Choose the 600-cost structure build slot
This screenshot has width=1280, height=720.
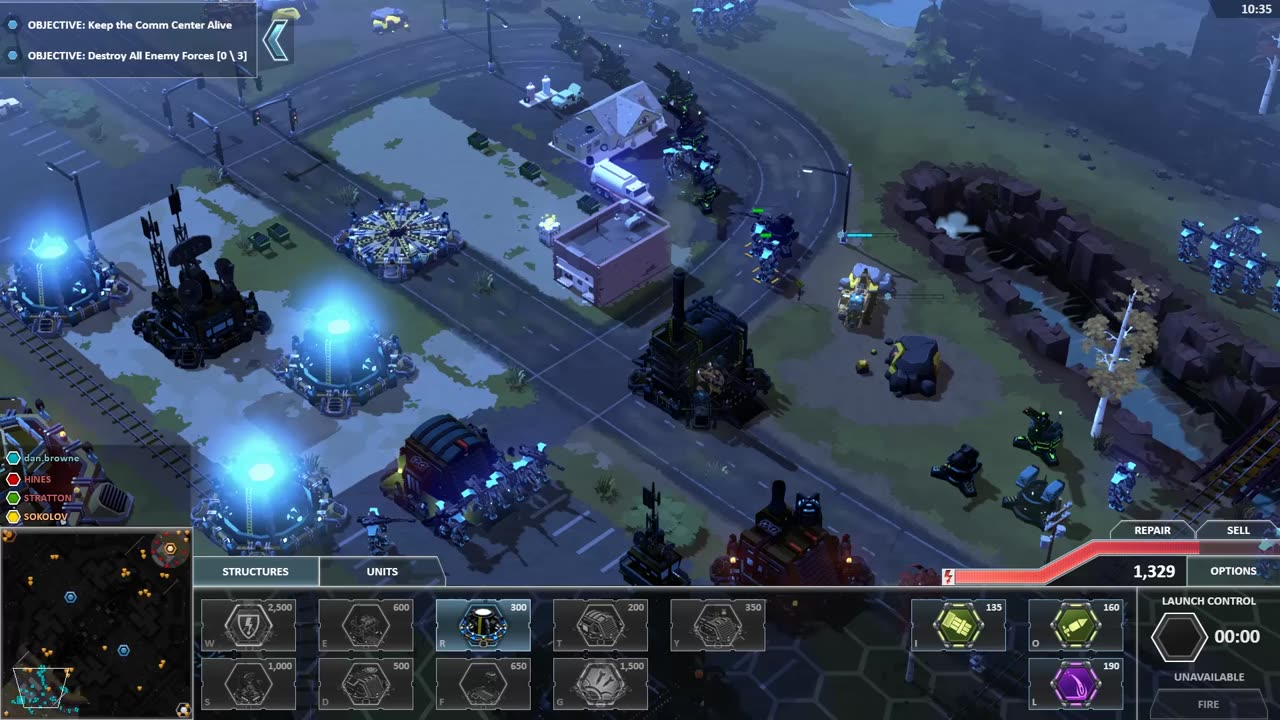[x=365, y=626]
